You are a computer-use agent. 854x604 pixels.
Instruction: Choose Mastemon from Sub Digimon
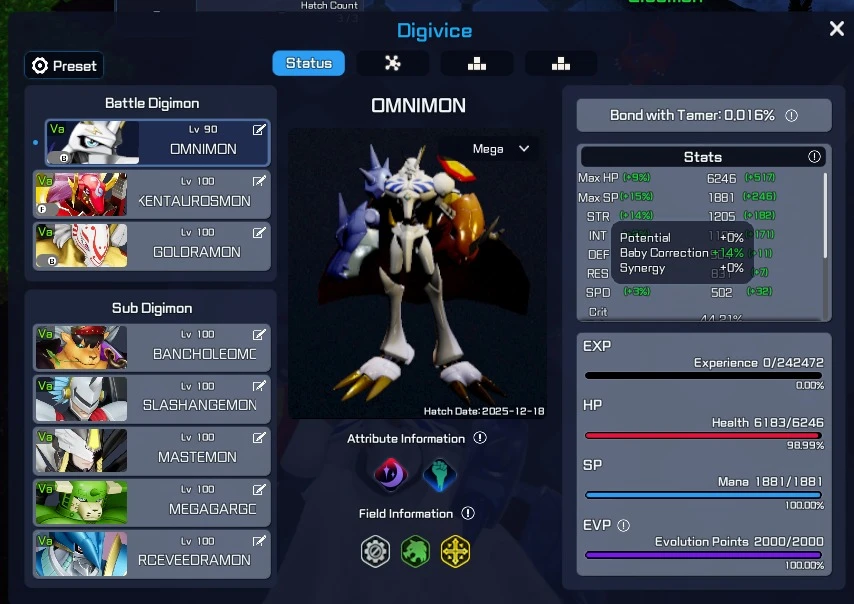(152, 450)
